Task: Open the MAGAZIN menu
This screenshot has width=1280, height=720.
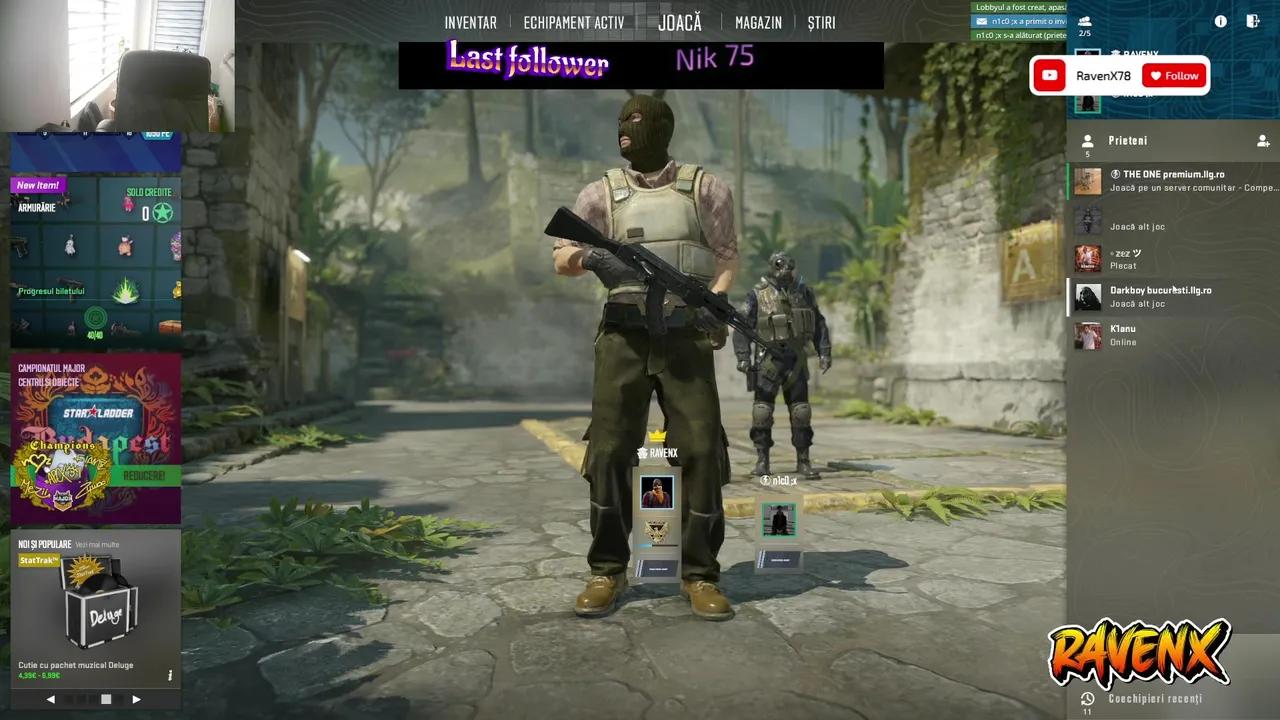Action: (x=758, y=22)
